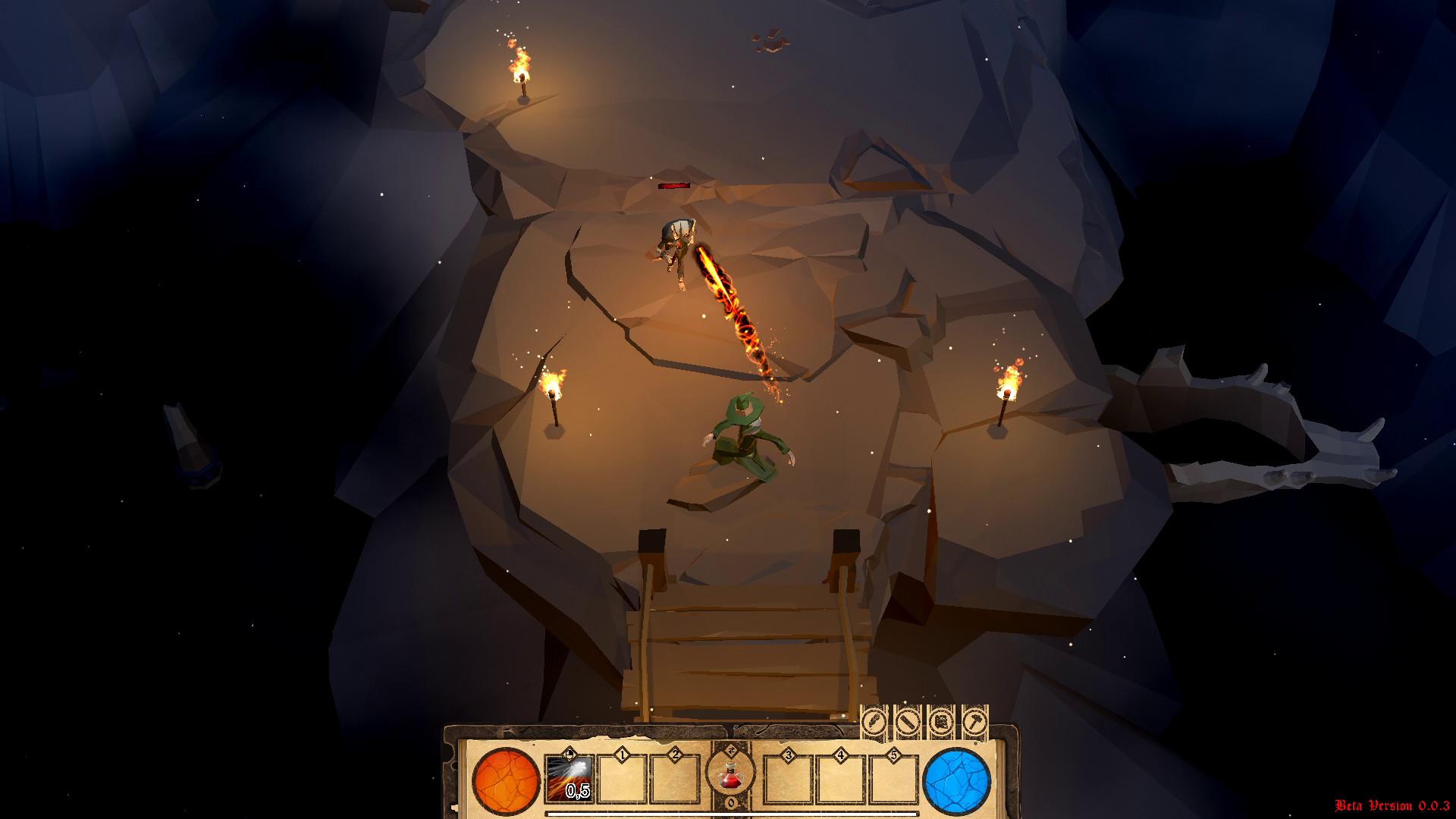Screen dimensions: 1456x819
Task: Open the hammer crafting tab
Action: (974, 721)
